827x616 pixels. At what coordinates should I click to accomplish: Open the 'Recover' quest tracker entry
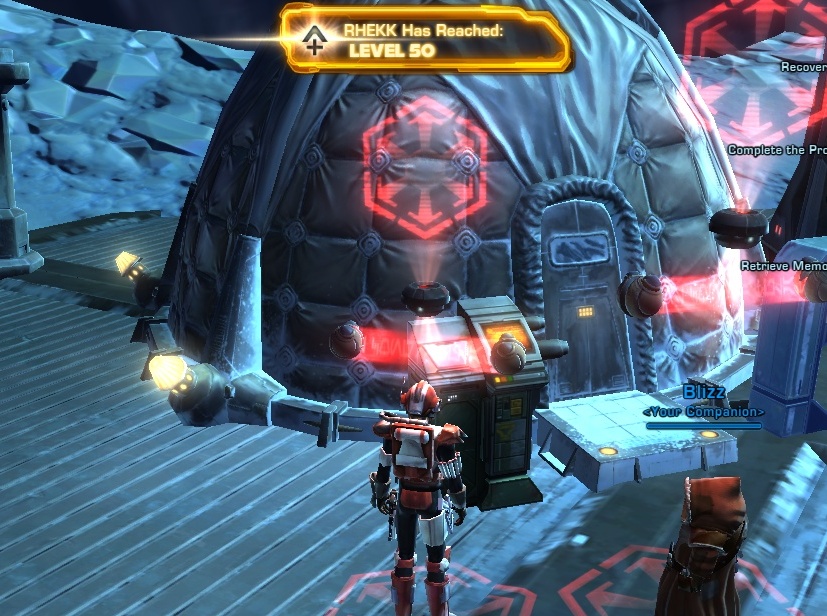(x=803, y=67)
